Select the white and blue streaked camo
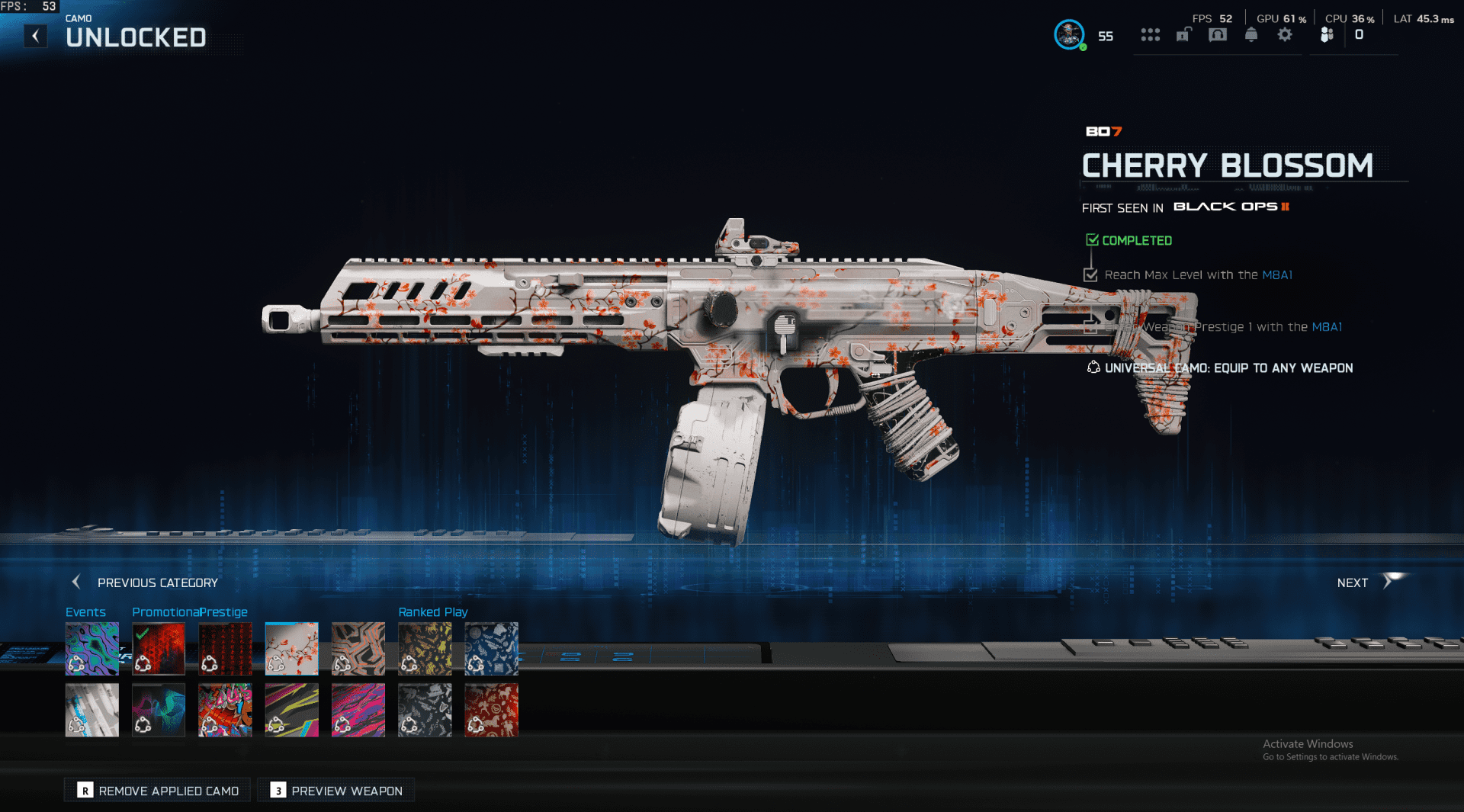The image size is (1464, 812). (92, 710)
